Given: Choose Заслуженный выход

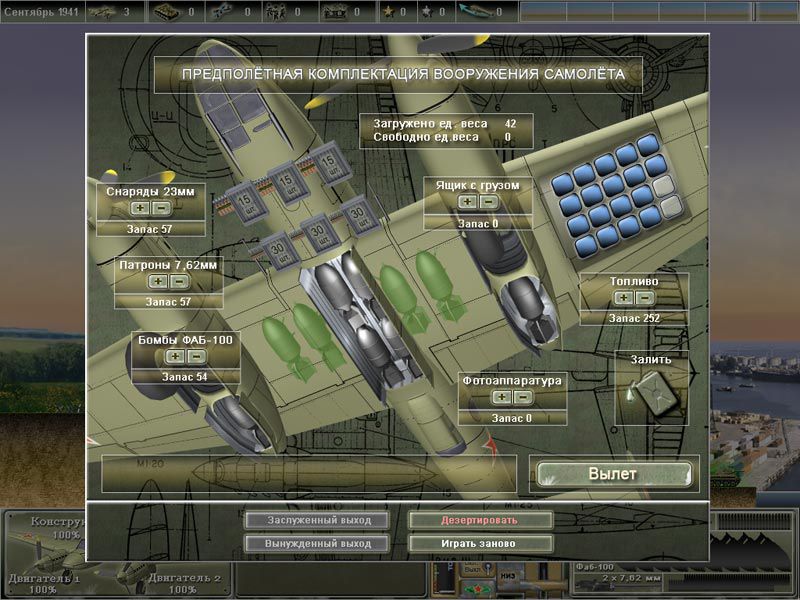Looking at the screenshot, I should (320, 520).
